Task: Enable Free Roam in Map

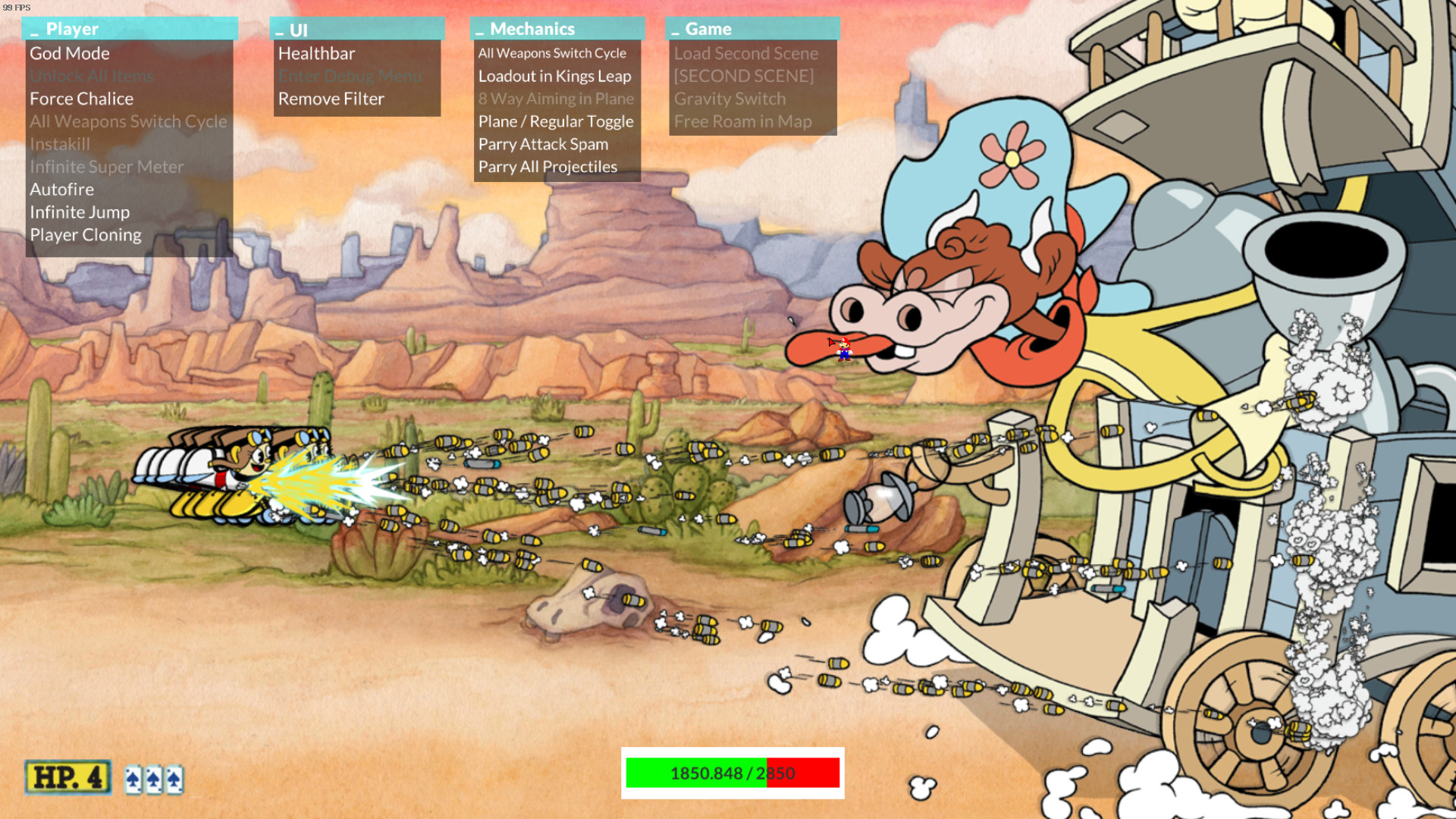Action: (x=742, y=122)
